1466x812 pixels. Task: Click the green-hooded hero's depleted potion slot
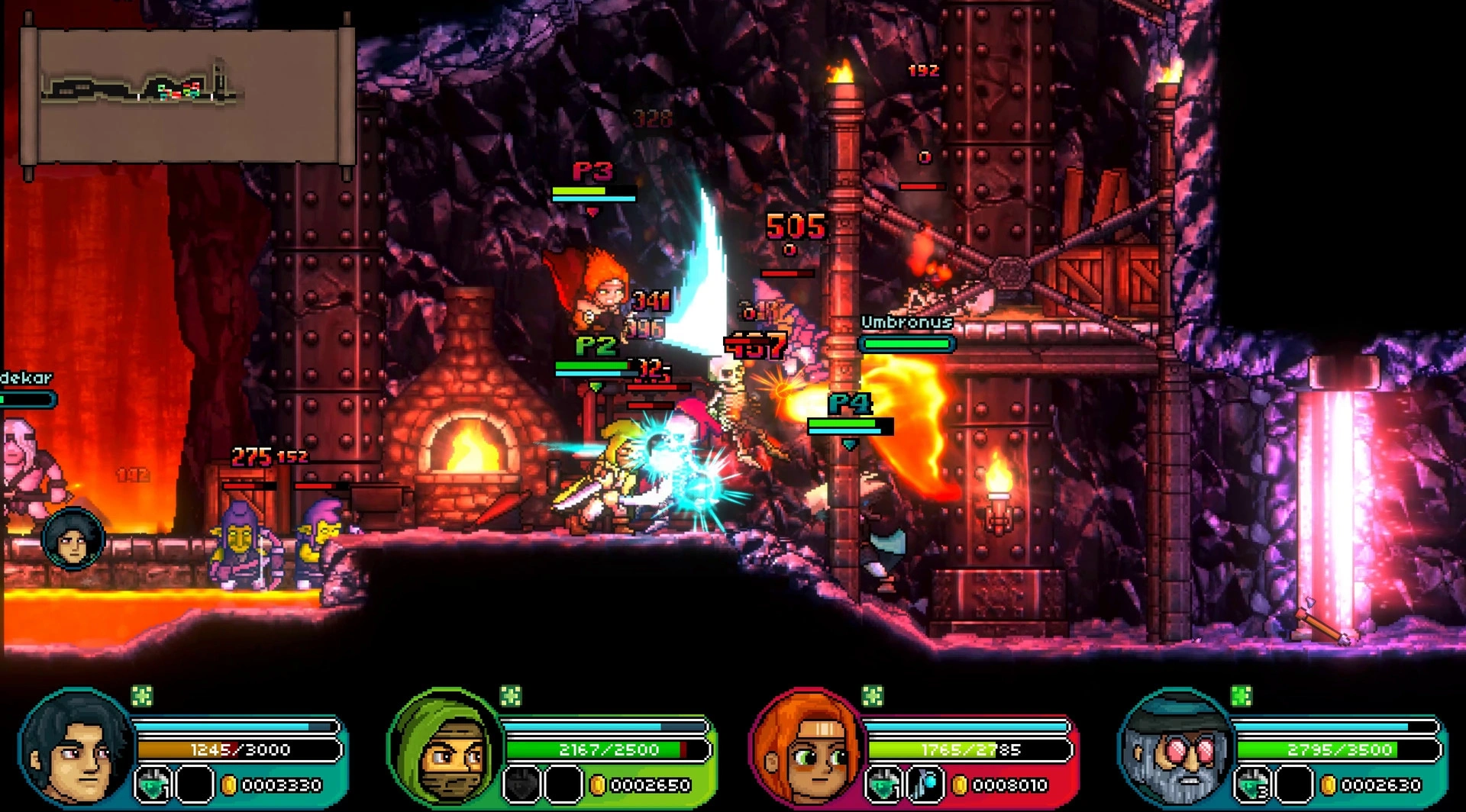(x=523, y=785)
